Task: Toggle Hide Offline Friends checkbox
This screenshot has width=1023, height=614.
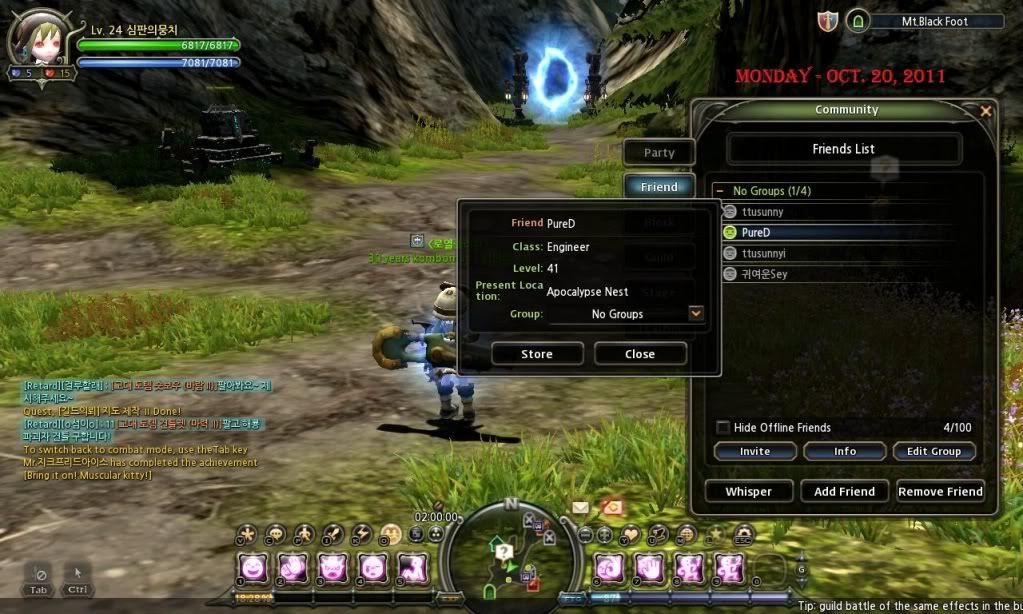Action: coord(722,427)
